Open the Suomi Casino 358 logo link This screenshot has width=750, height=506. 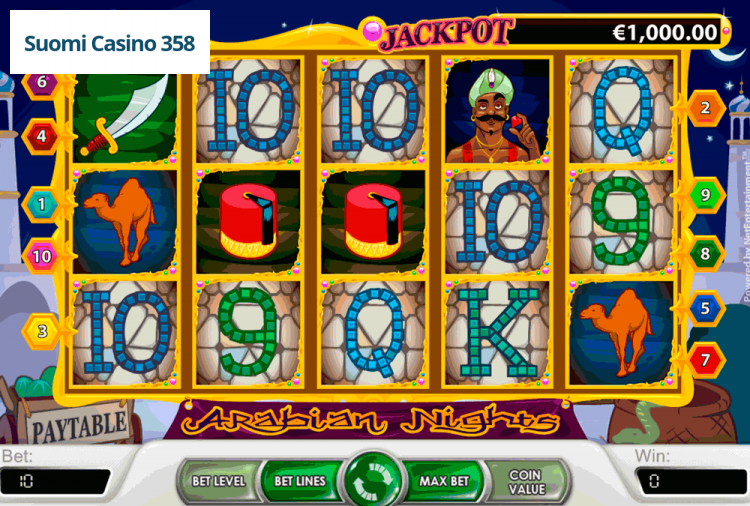[x=110, y=43]
